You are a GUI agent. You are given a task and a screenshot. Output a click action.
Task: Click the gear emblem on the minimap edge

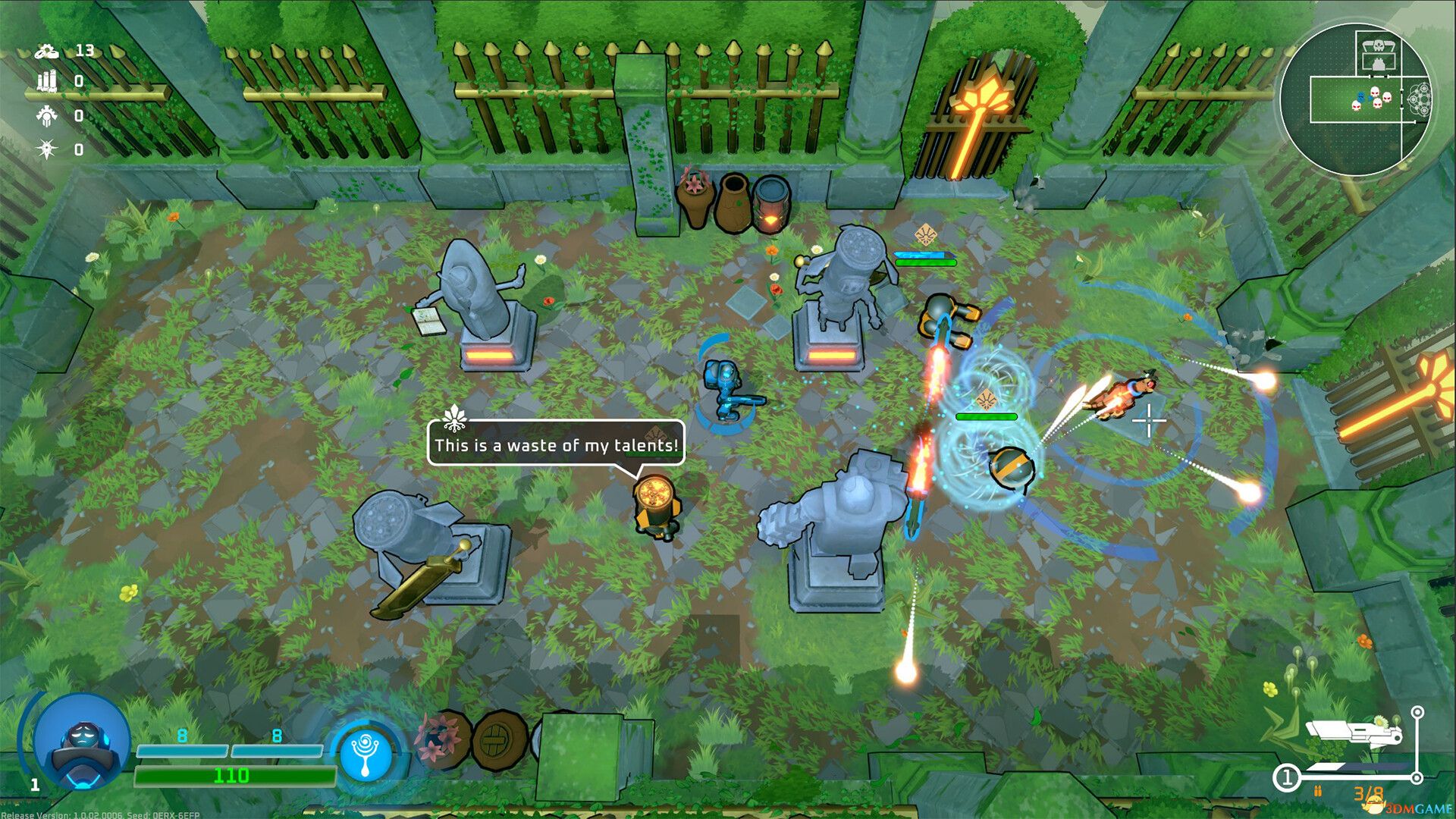(x=1420, y=99)
